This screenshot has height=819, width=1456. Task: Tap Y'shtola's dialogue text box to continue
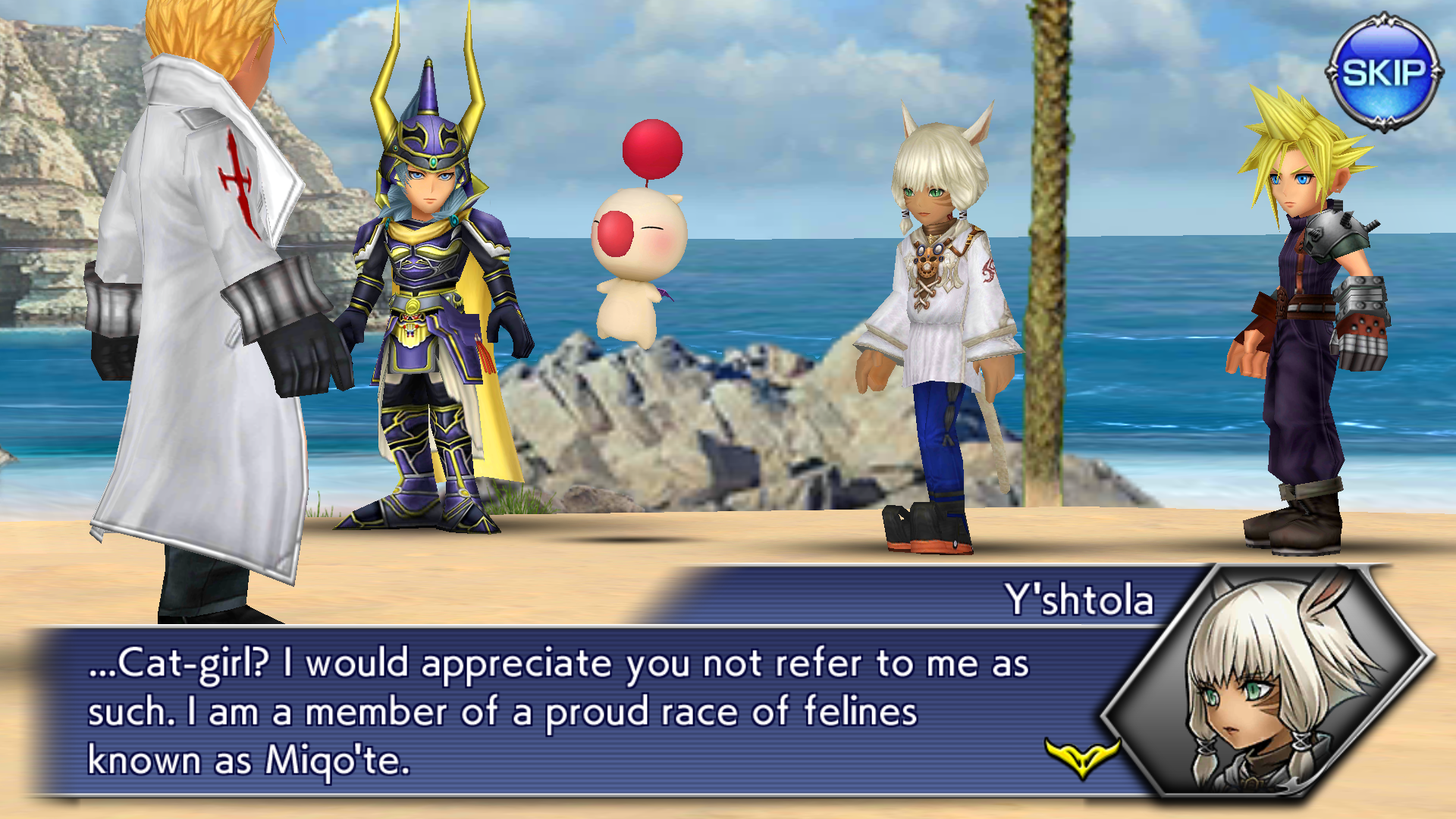pos(561,711)
